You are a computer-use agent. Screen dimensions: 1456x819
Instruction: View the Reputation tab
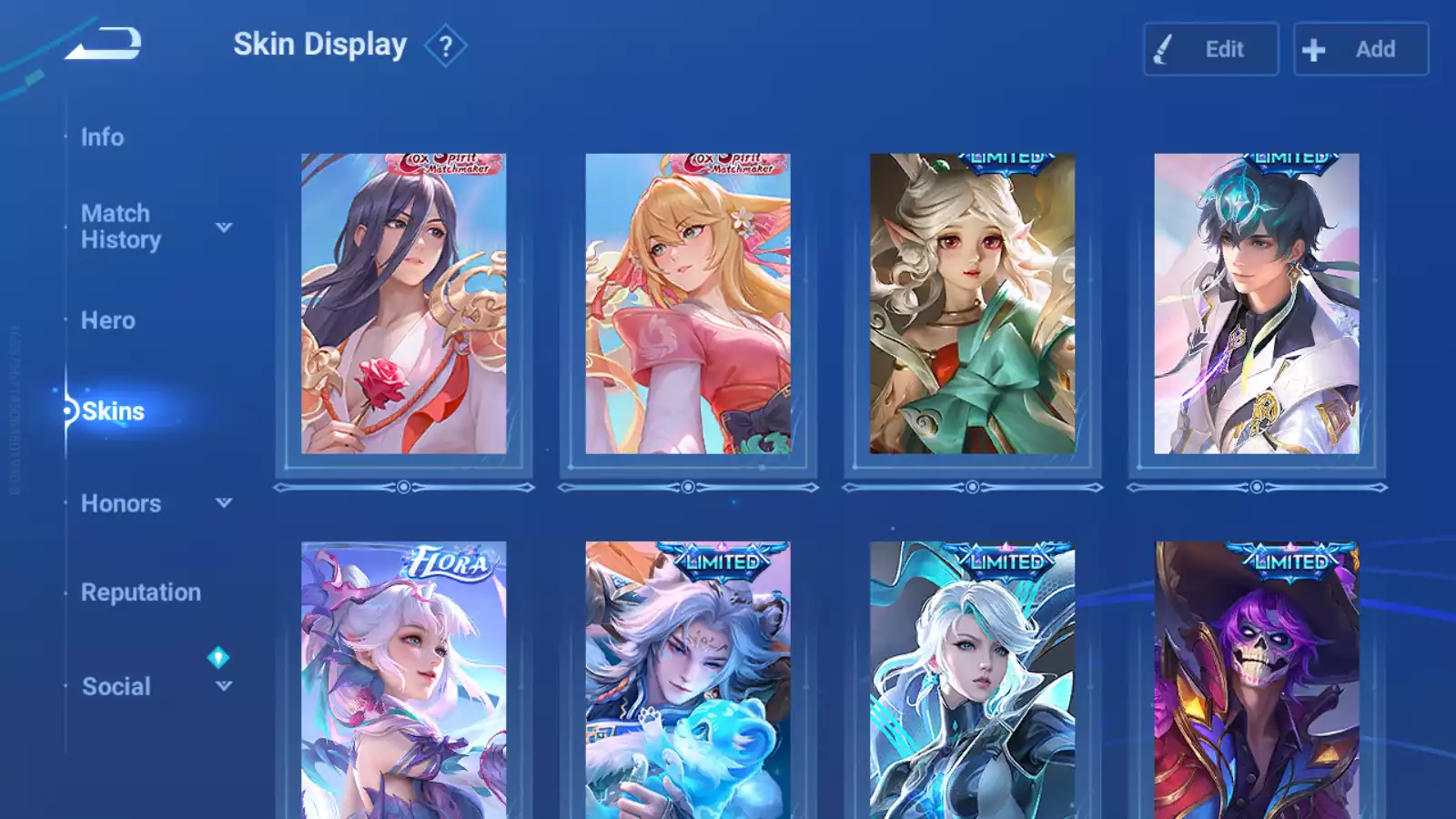141,592
